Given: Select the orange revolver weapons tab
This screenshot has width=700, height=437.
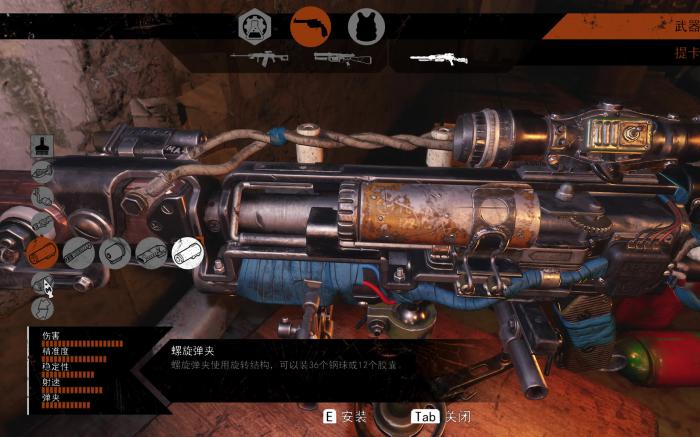Looking at the screenshot, I should coord(311,26).
